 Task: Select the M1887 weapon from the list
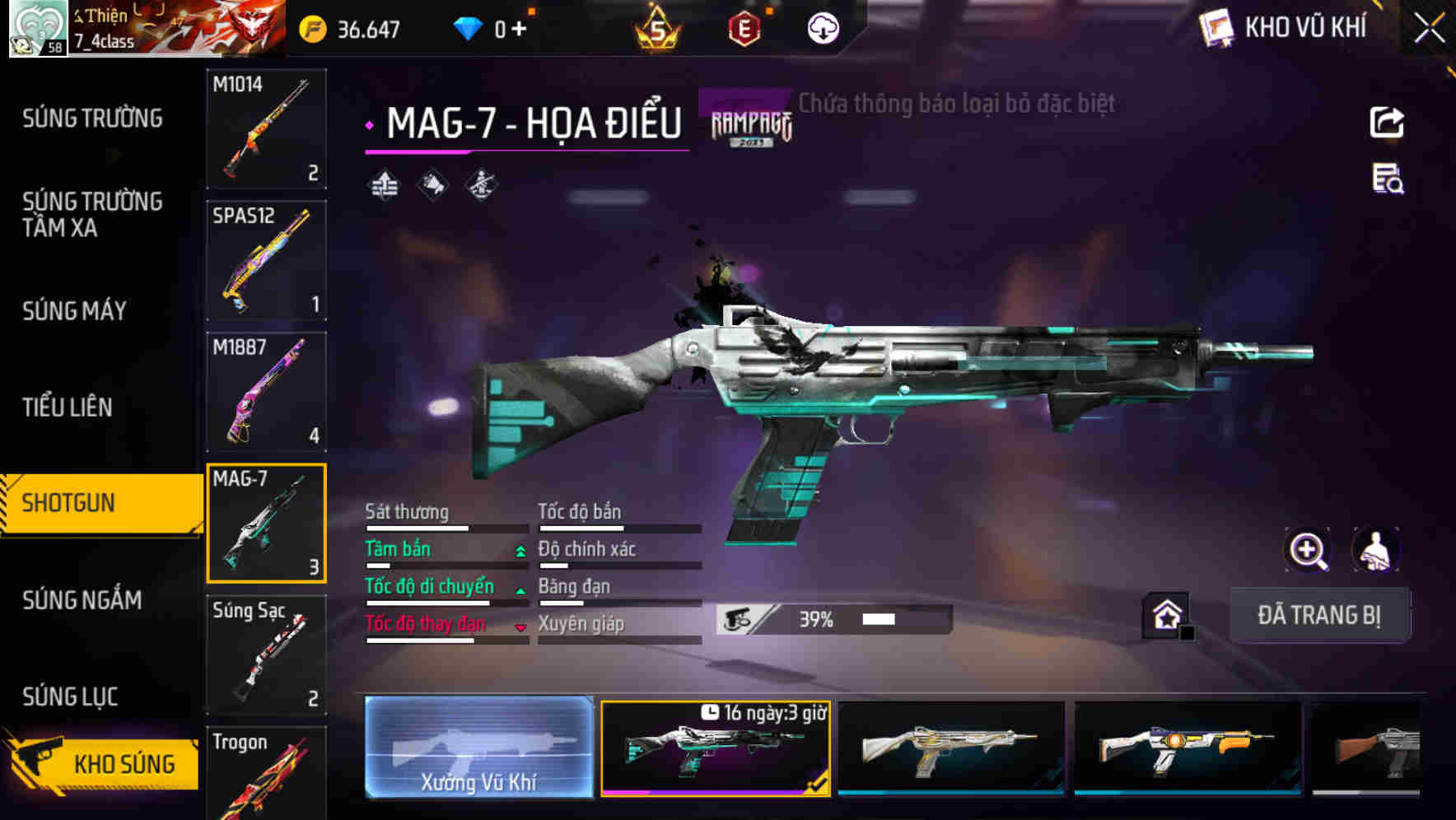click(x=266, y=394)
